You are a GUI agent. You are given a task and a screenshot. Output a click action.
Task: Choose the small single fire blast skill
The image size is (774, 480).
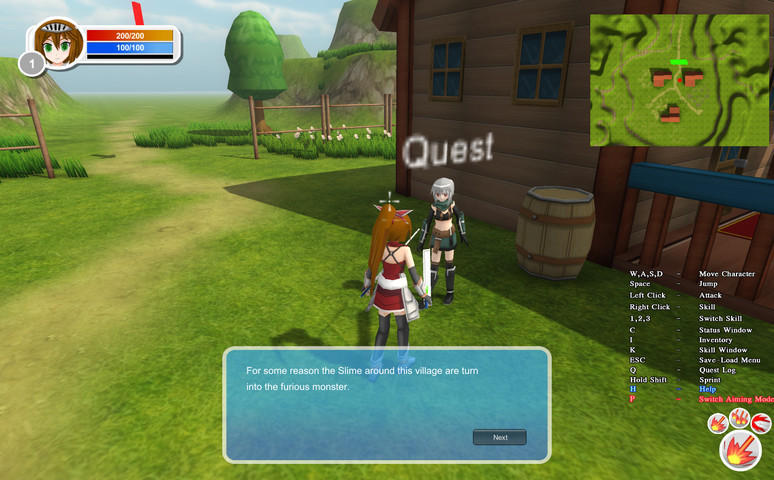coord(717,424)
